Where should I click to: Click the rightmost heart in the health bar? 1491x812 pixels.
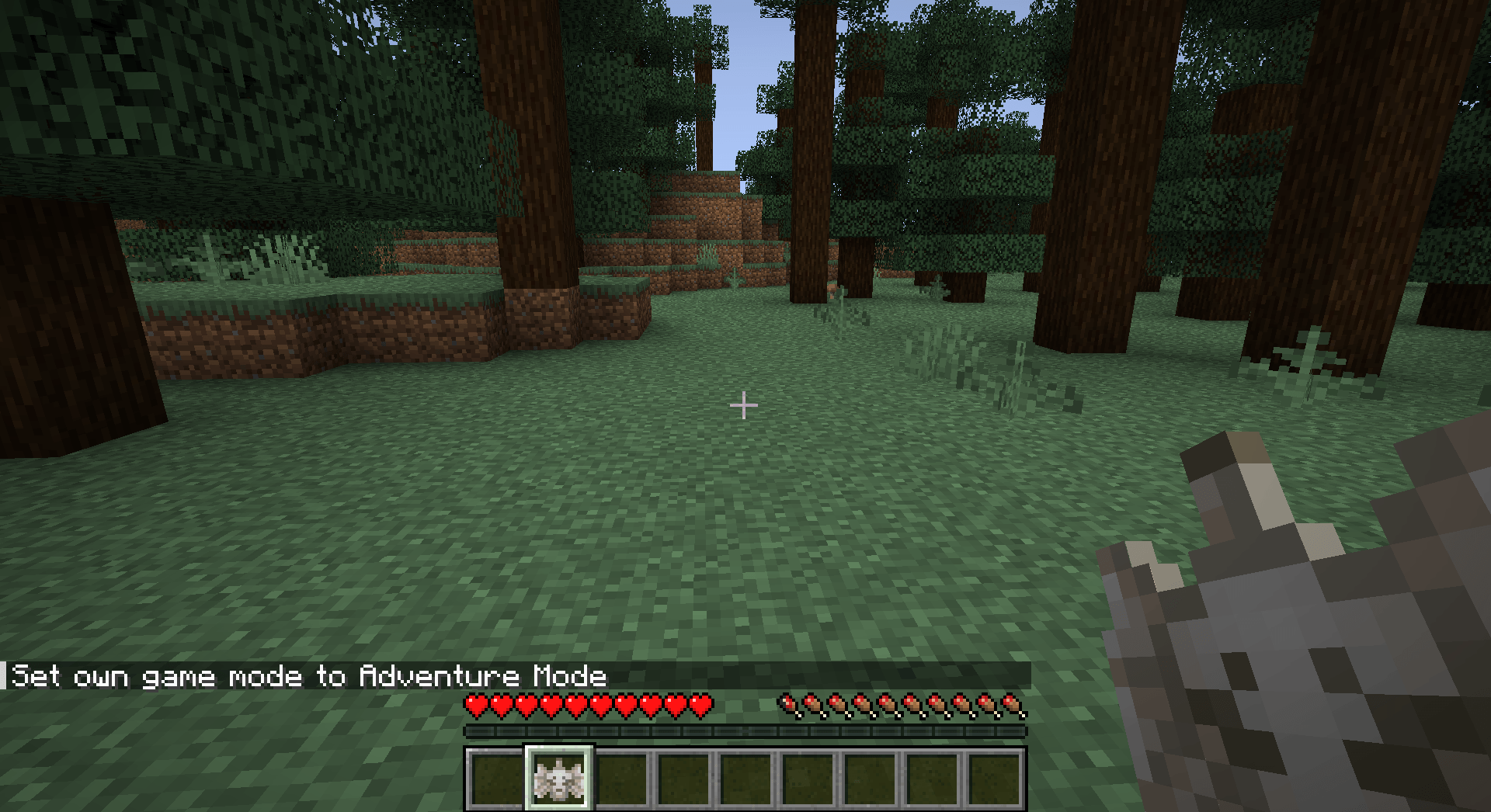pos(703,705)
